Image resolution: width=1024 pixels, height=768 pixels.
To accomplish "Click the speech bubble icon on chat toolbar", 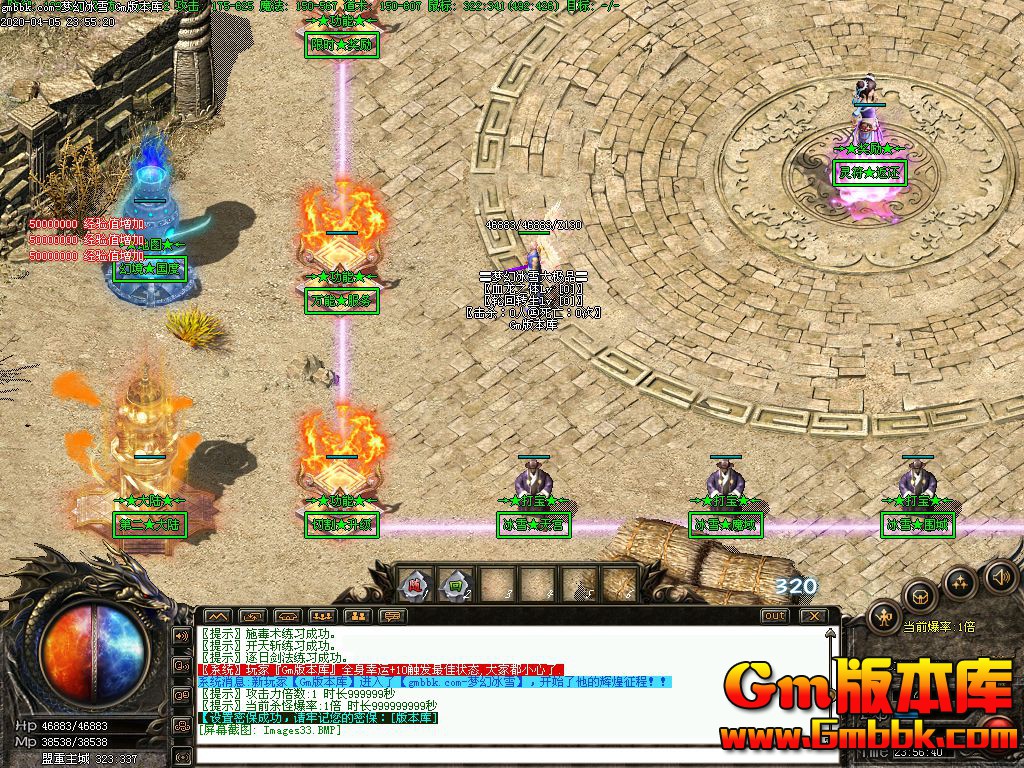I will 393,616.
